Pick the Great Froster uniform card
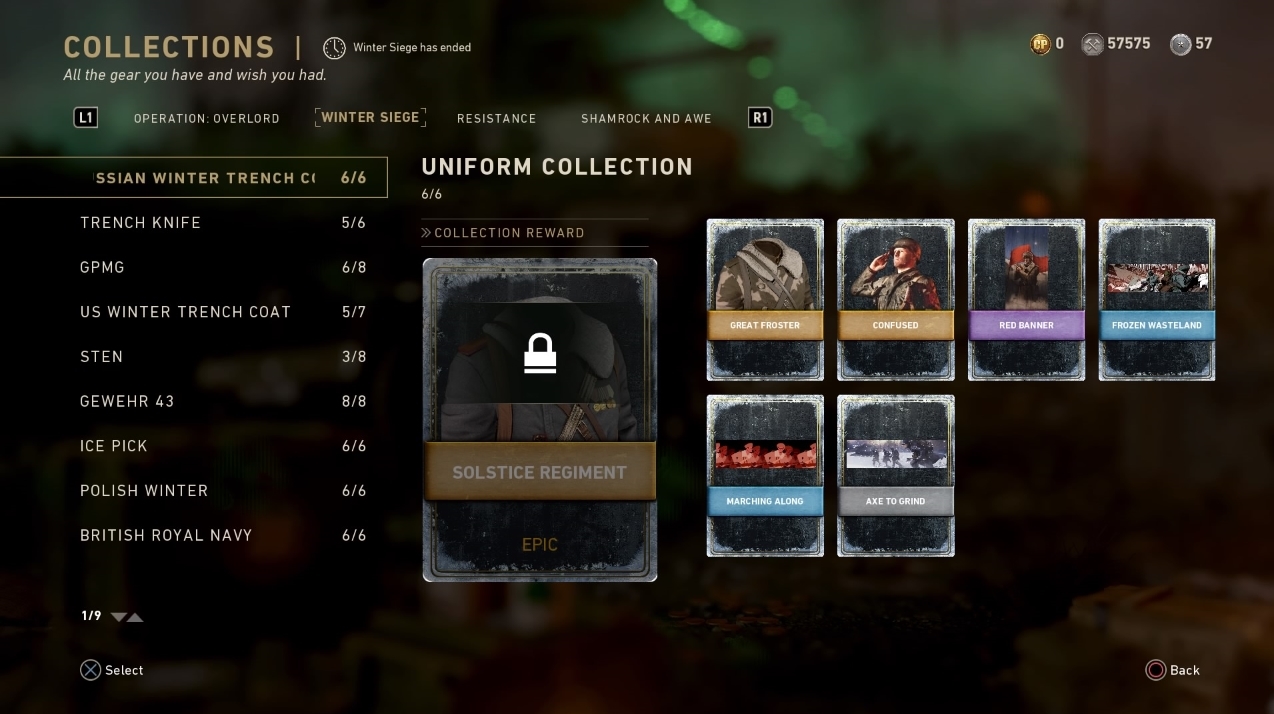 (765, 300)
